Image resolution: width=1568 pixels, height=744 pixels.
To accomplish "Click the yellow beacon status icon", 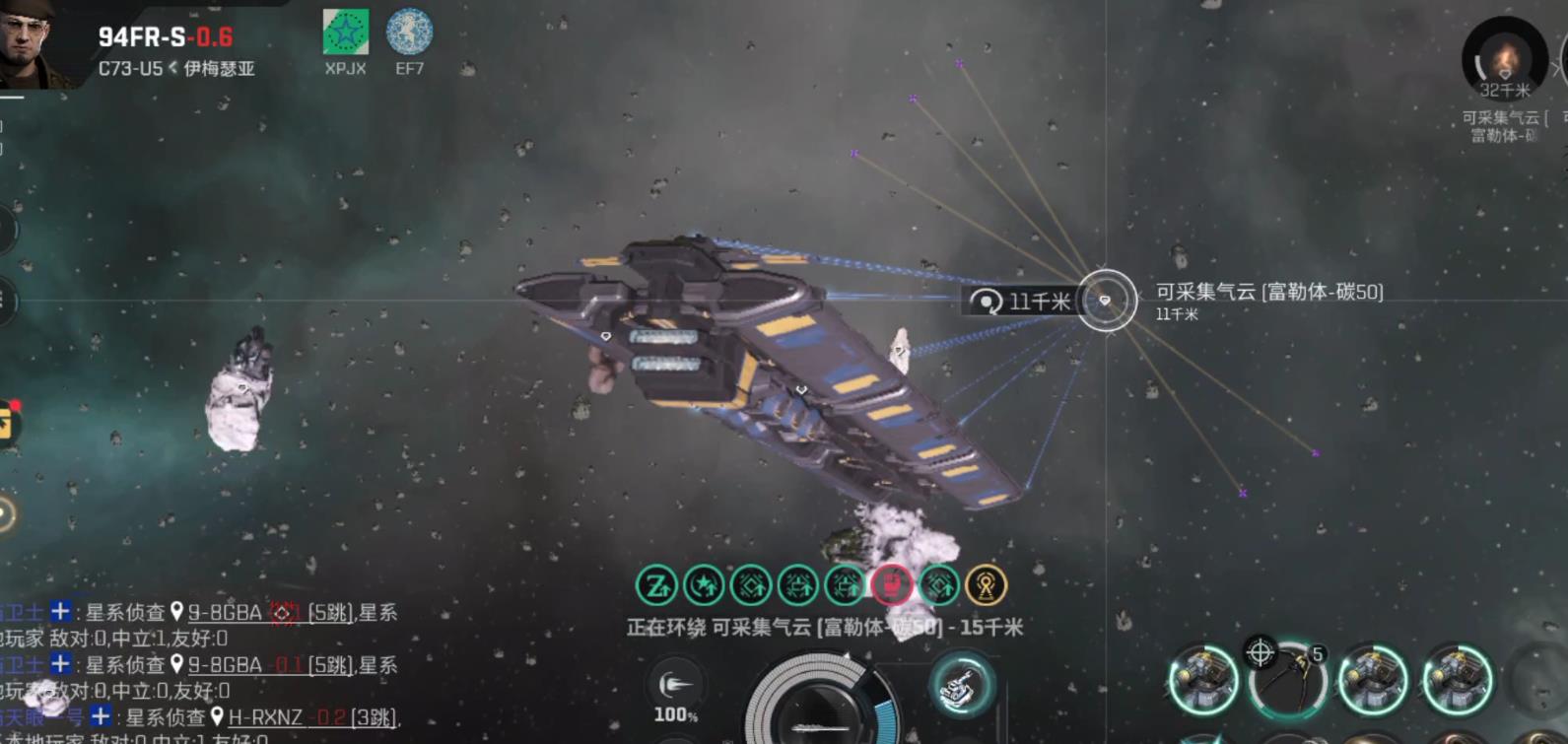I will (x=986, y=585).
